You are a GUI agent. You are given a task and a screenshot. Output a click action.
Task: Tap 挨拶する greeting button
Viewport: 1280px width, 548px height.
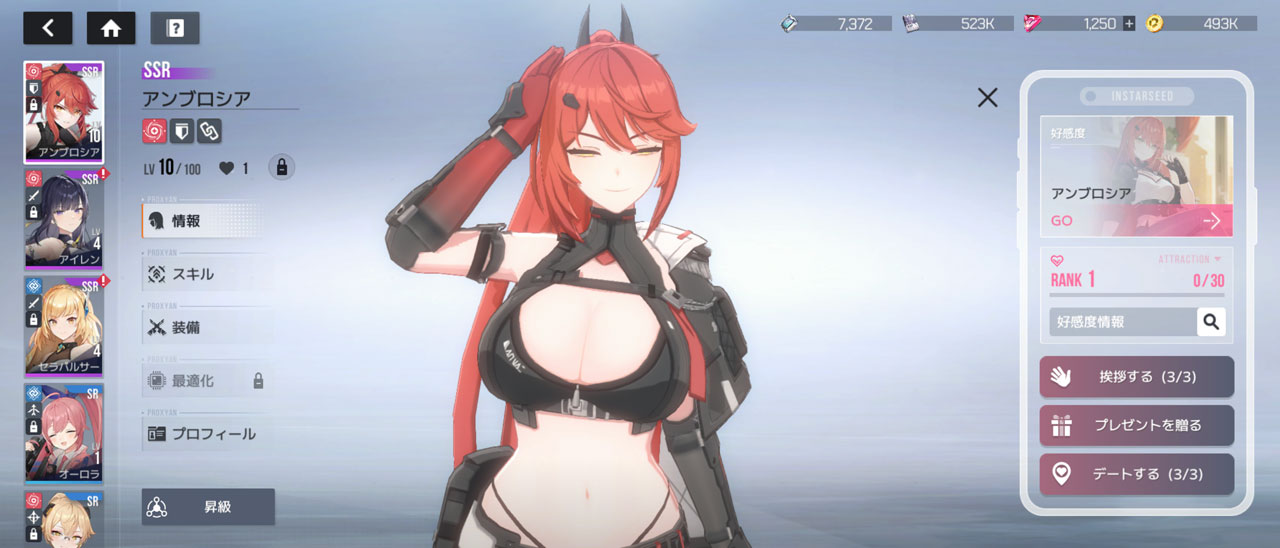pos(1136,377)
